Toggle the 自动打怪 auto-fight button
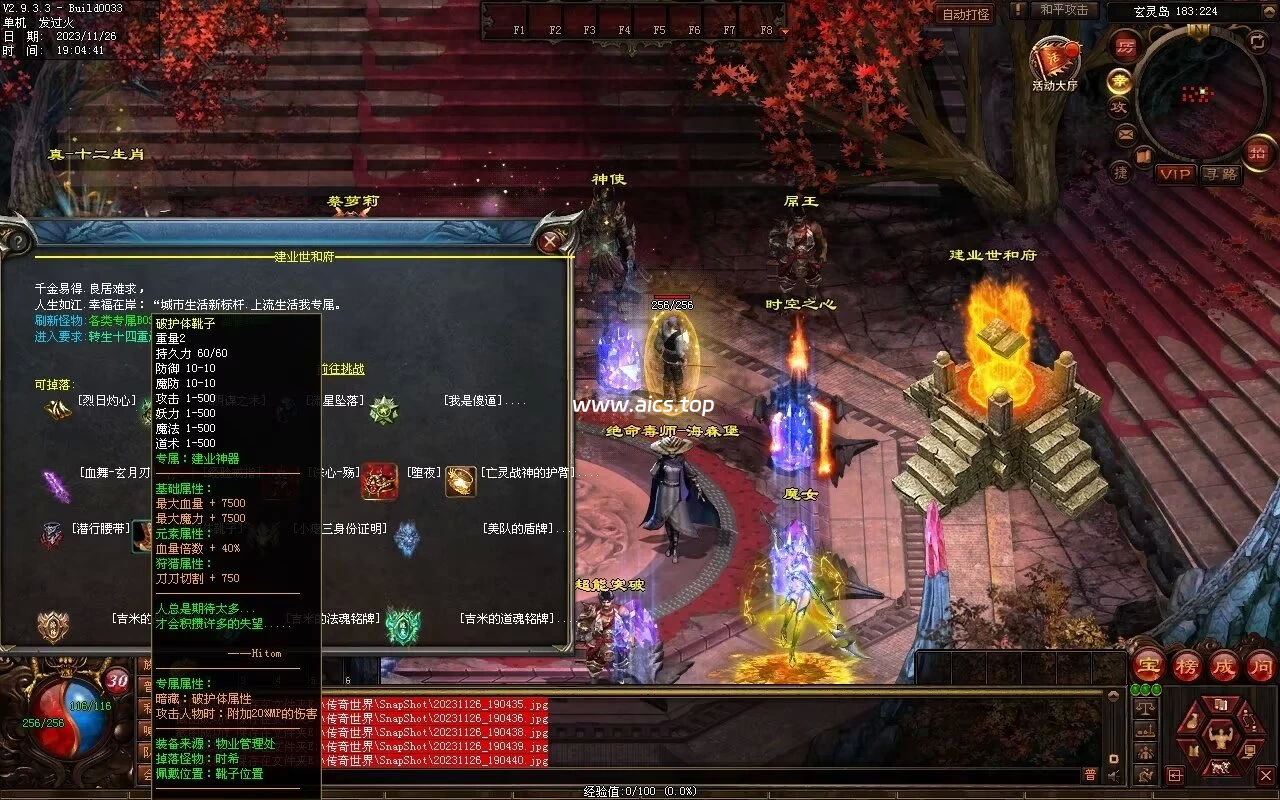 [966, 14]
